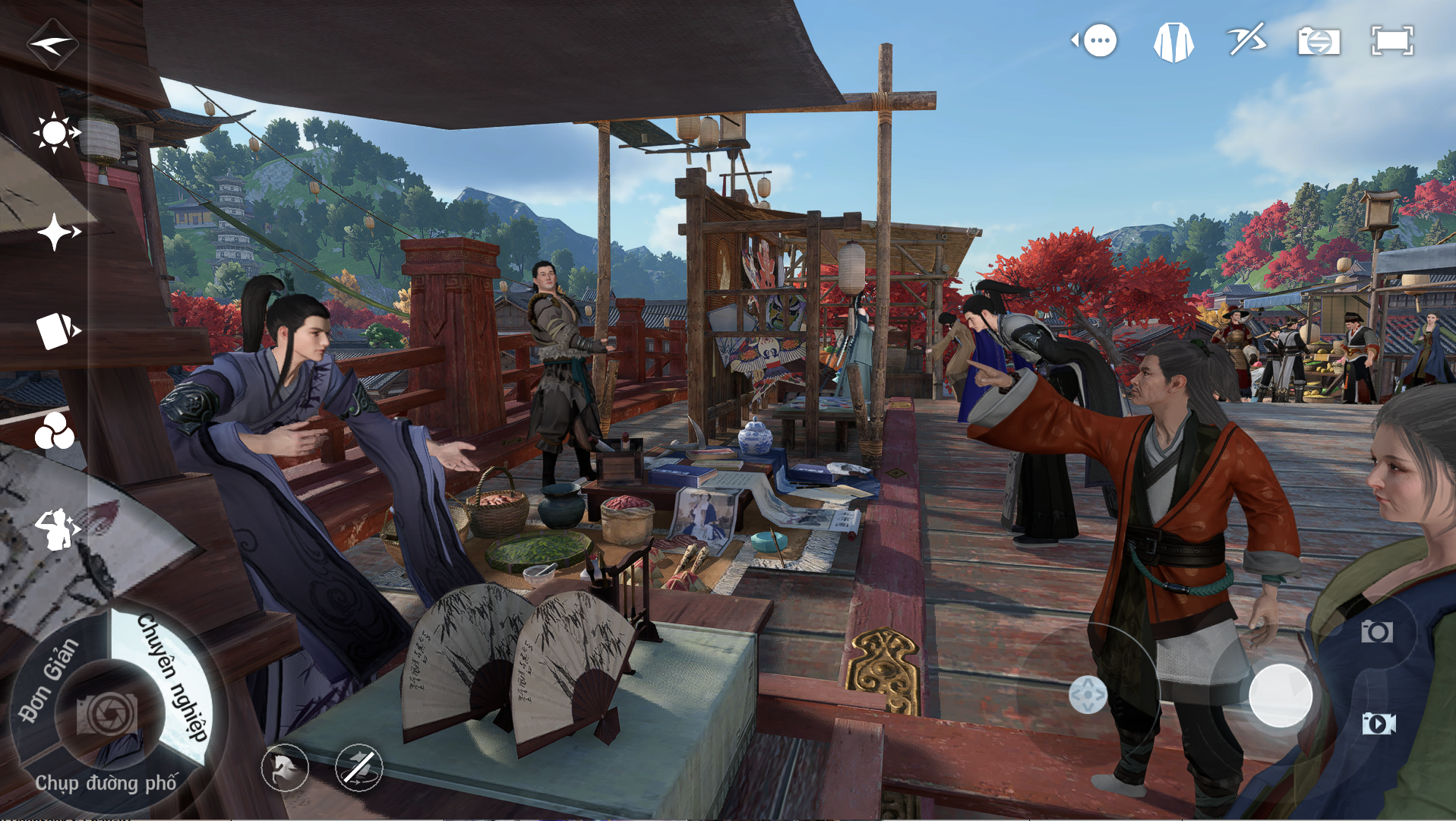Flip the camera with the switch icon
The width and height of the screenshot is (1456, 821).
point(1319,41)
